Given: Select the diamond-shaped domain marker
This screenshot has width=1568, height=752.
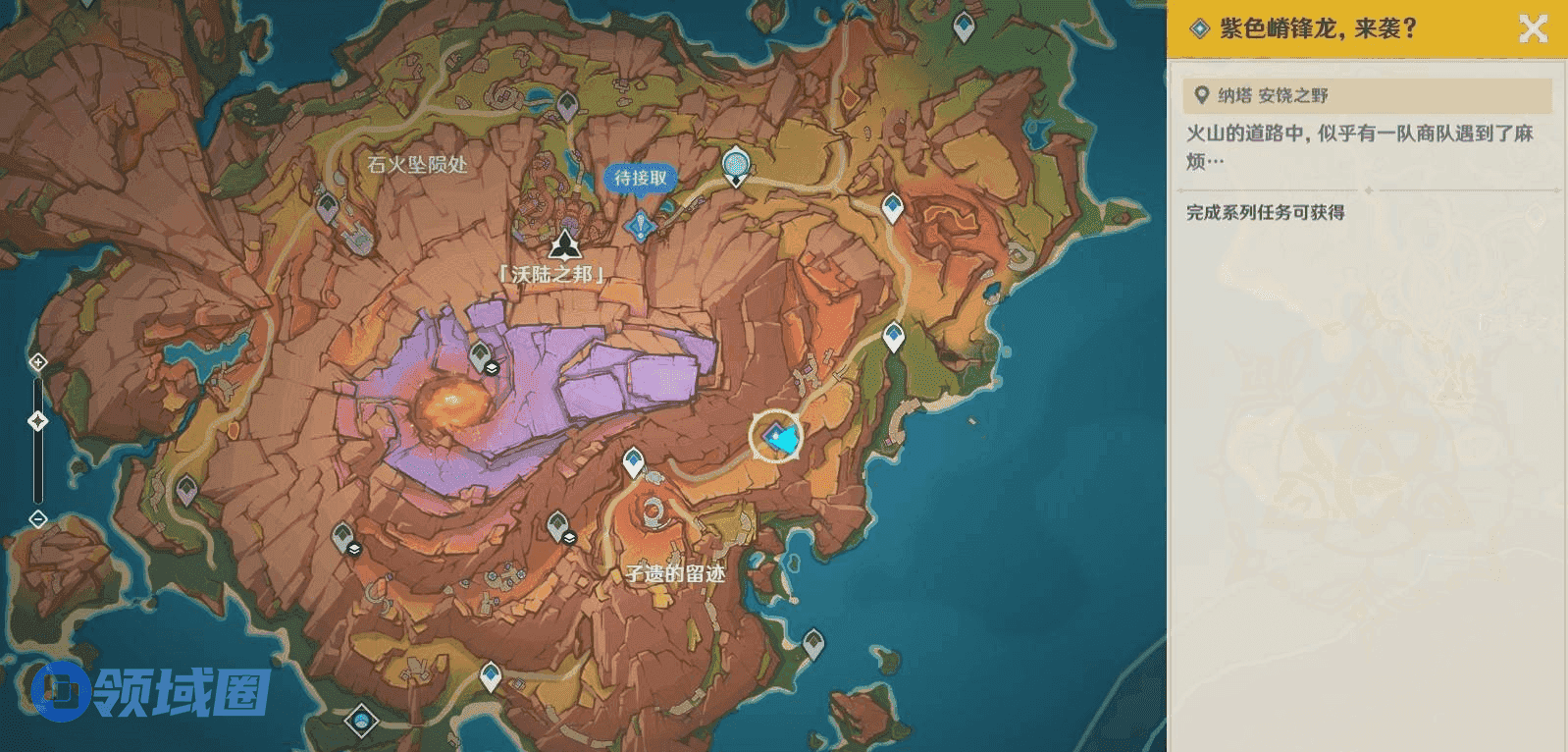Looking at the screenshot, I should 361,722.
